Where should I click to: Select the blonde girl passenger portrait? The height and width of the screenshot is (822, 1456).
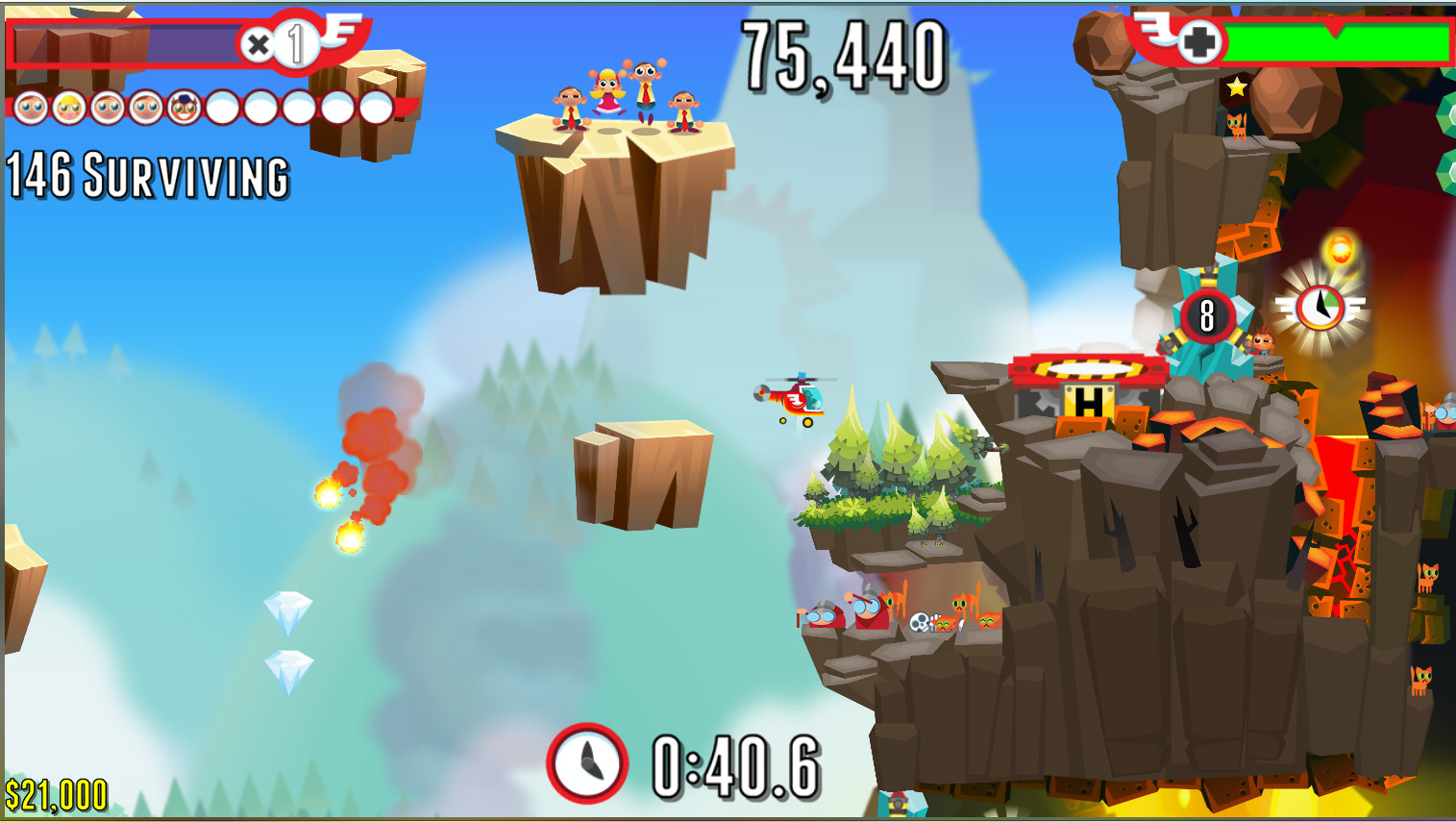69,108
